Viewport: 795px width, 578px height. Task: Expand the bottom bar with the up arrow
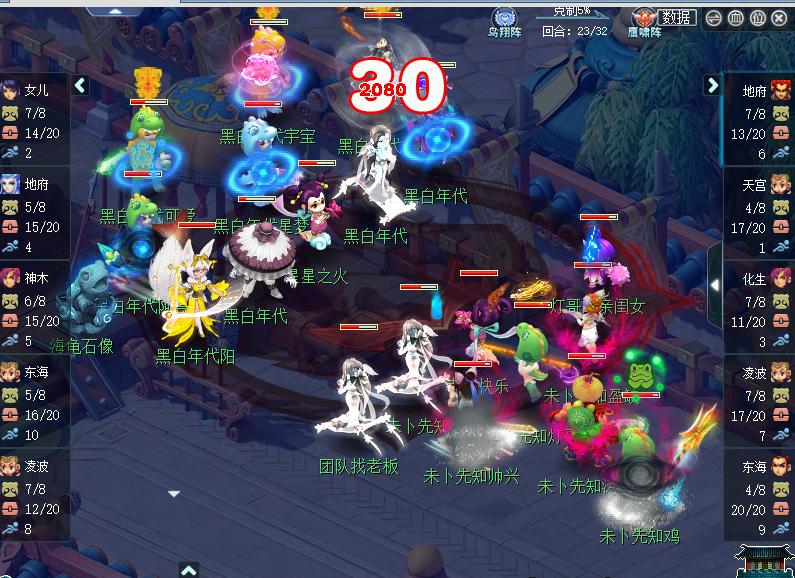[189, 570]
